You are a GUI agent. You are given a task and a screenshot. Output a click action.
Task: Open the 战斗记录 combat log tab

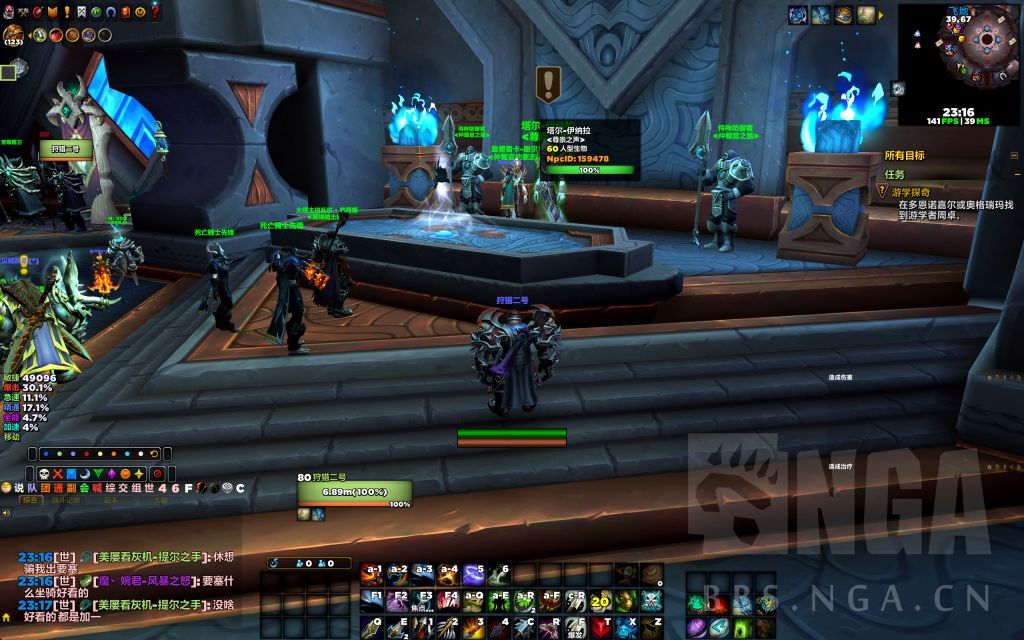pos(66,500)
